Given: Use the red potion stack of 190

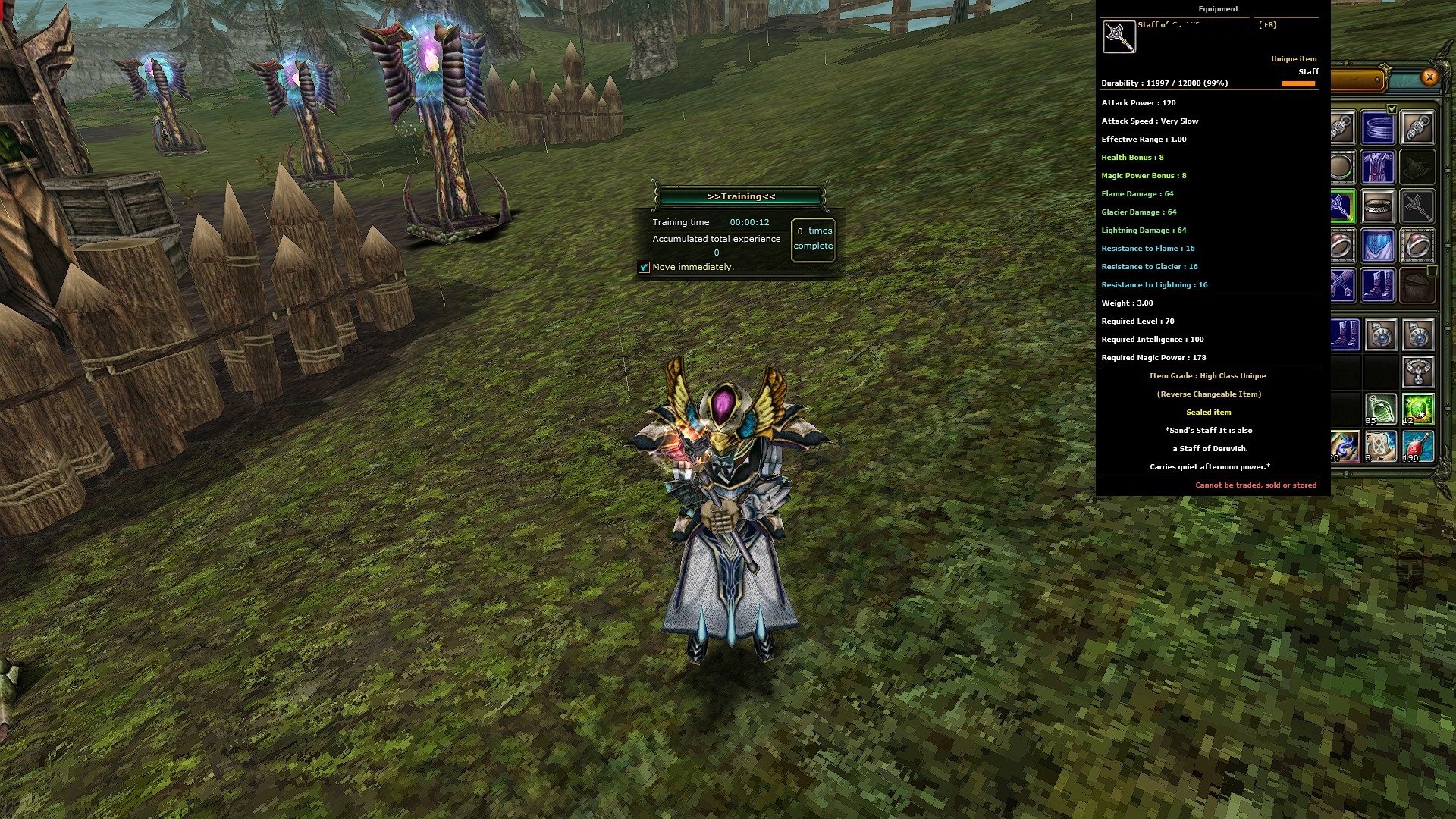Looking at the screenshot, I should (1417, 446).
